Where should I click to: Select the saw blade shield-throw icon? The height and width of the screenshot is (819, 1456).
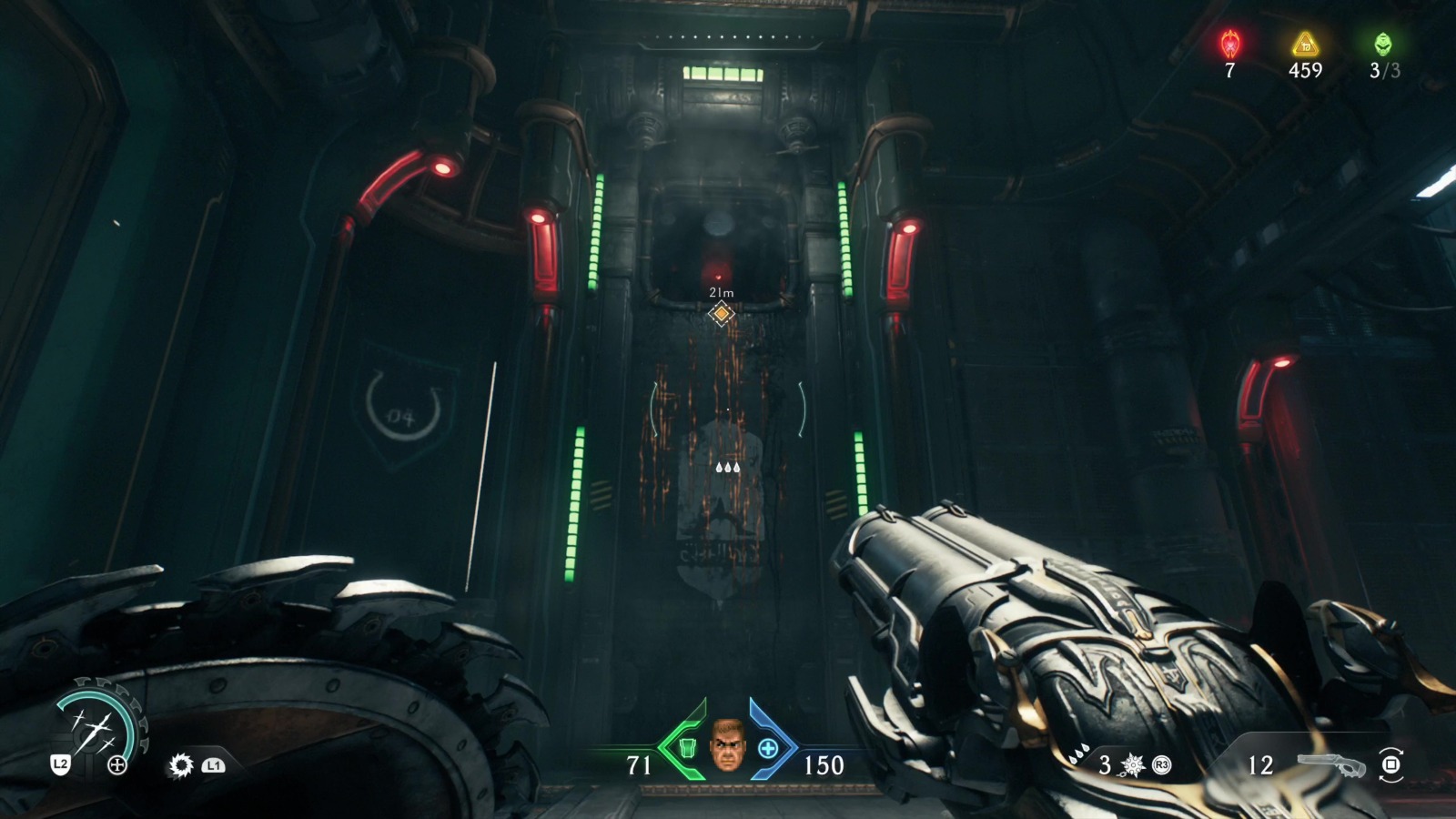point(182,766)
